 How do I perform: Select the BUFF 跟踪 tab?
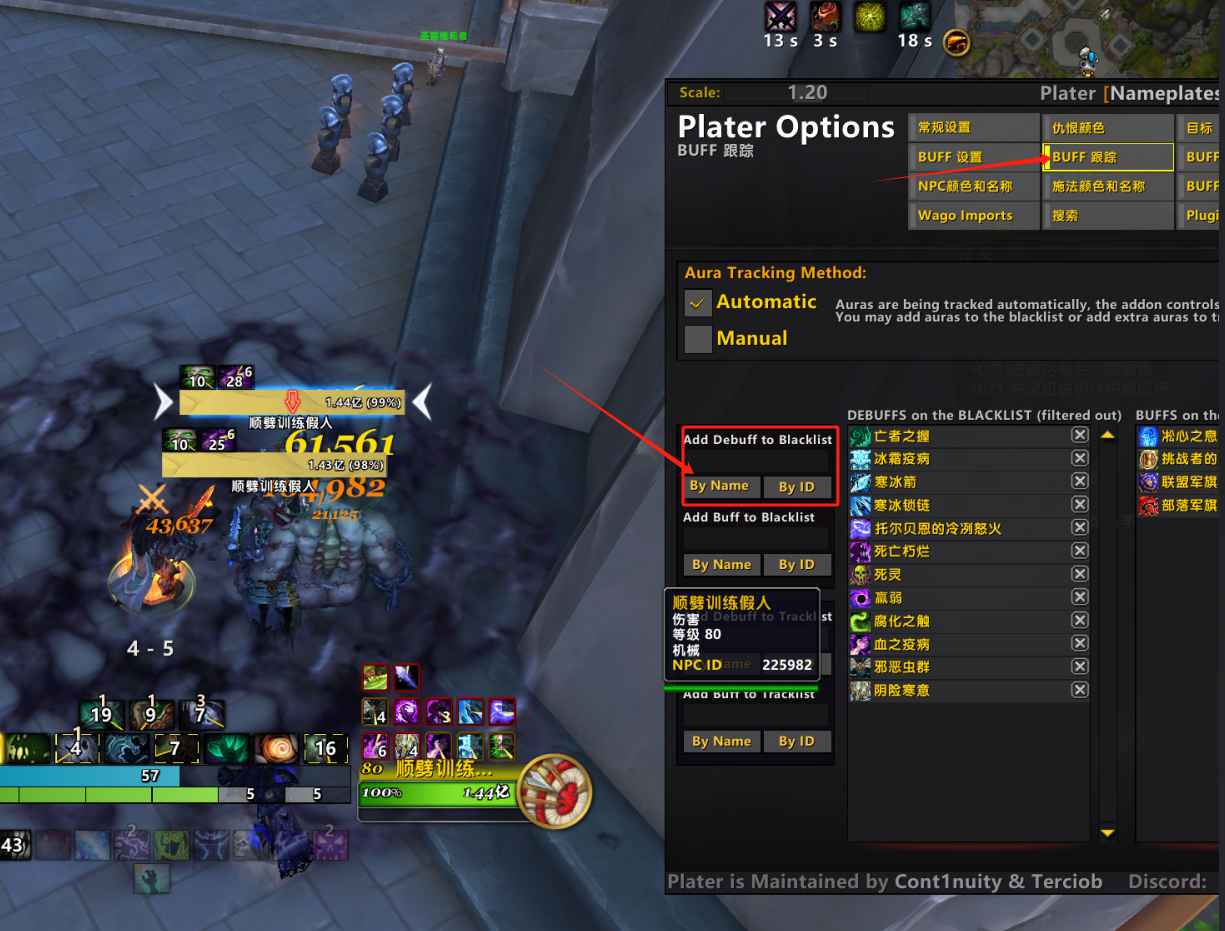tap(1108, 157)
